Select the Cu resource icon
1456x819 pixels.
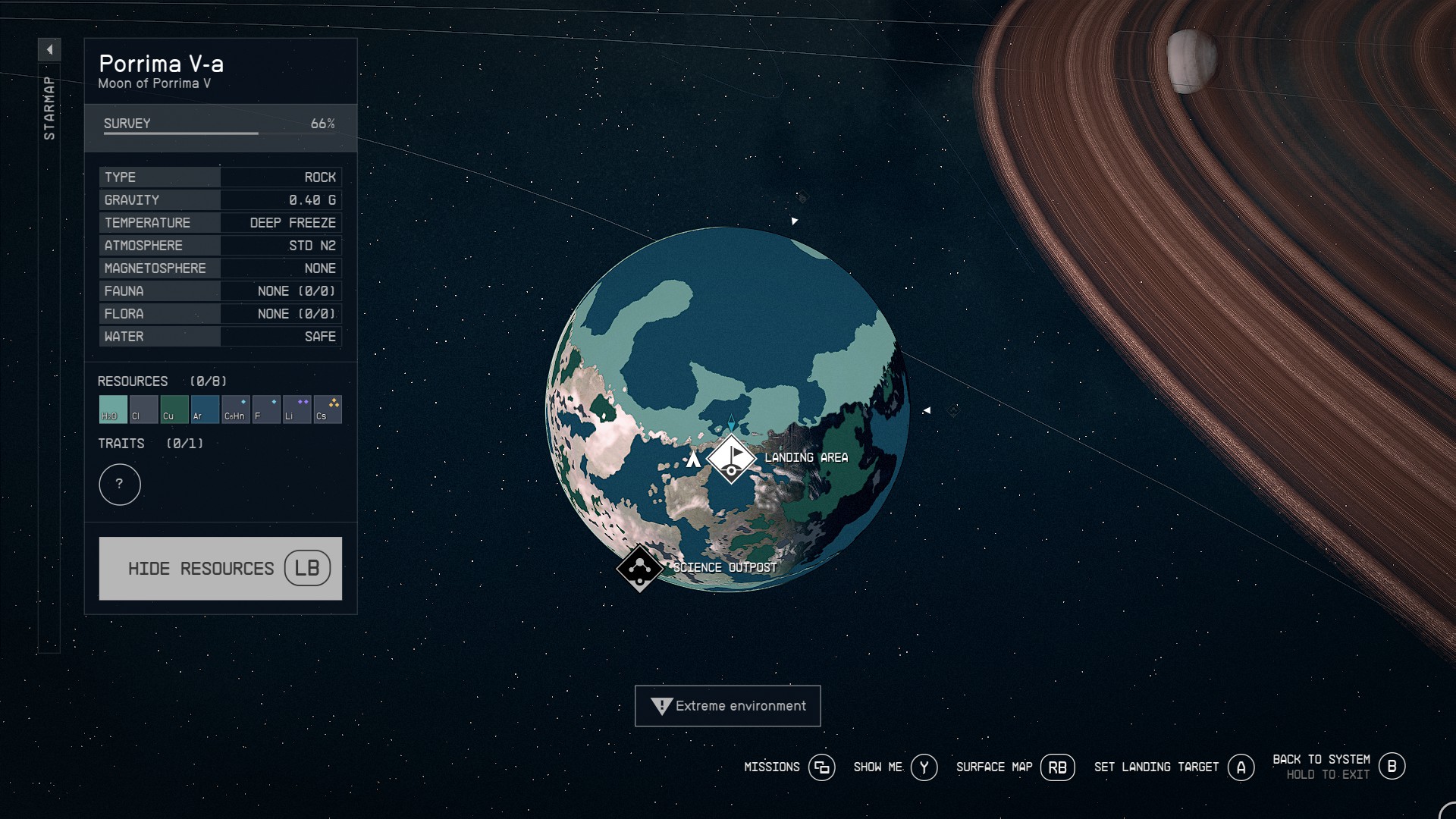click(173, 409)
